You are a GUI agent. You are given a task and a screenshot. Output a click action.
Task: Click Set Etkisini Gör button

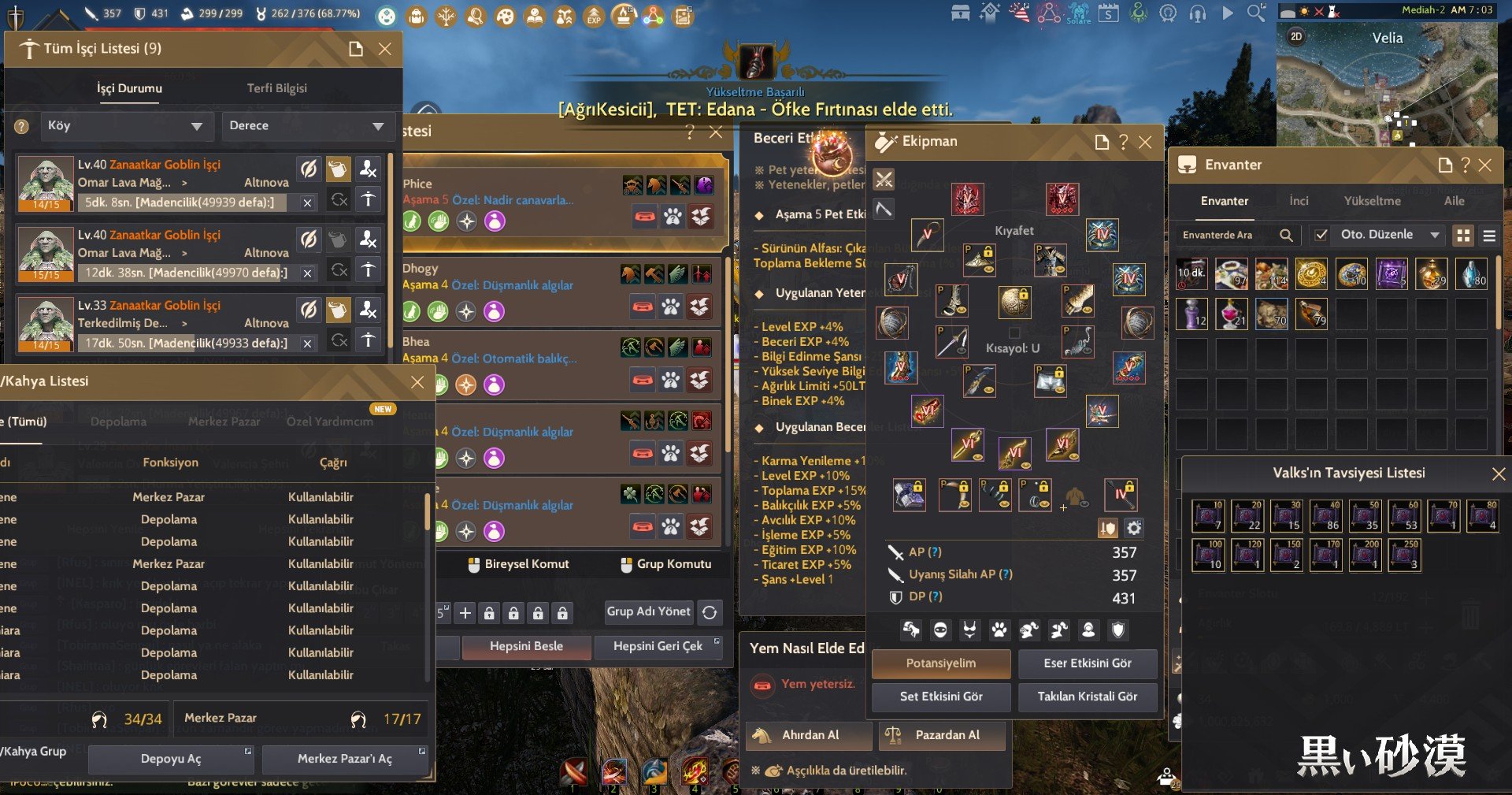pos(940,697)
